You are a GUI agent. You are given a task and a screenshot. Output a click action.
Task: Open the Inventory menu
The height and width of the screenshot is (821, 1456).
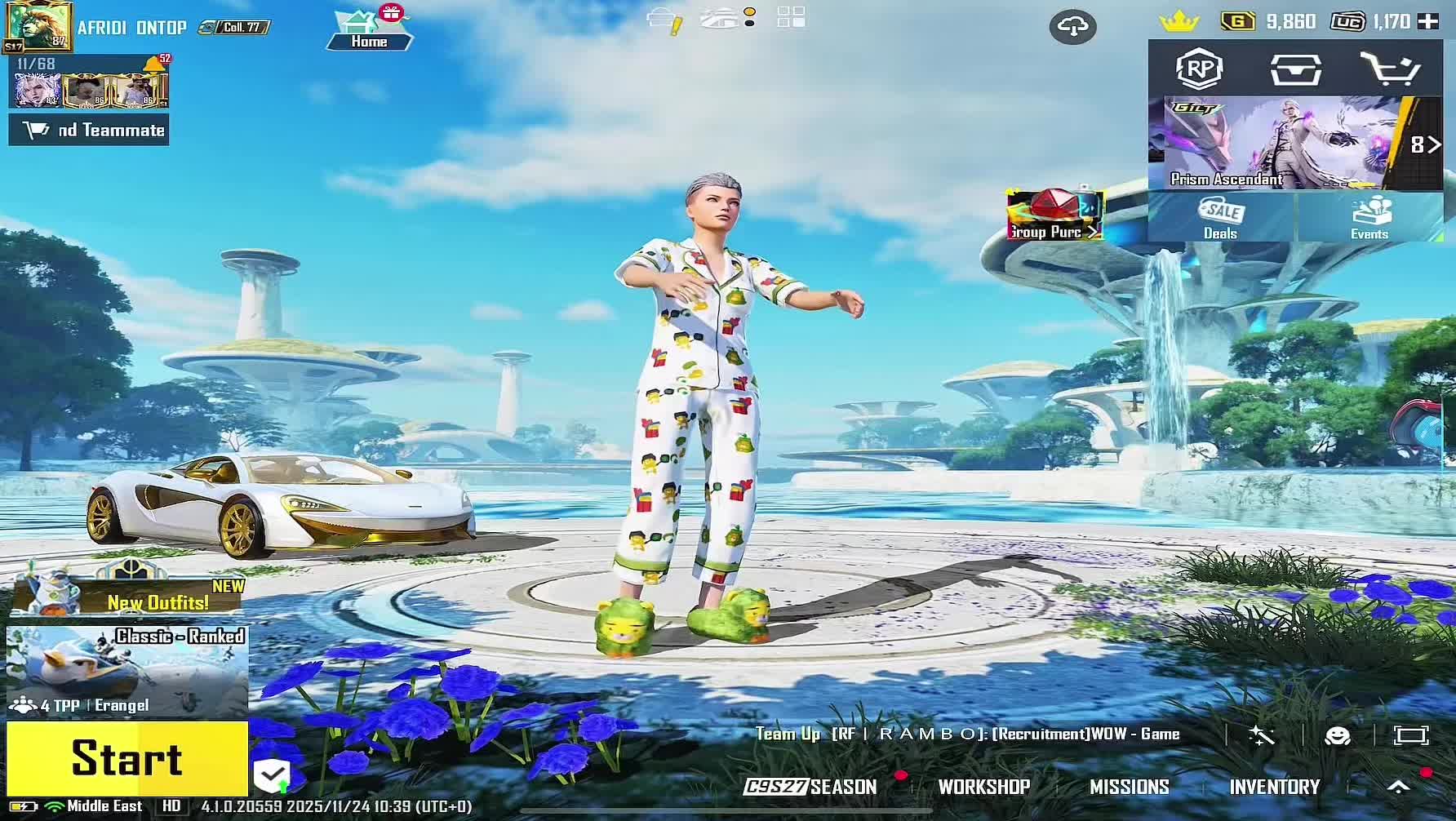[1274, 787]
